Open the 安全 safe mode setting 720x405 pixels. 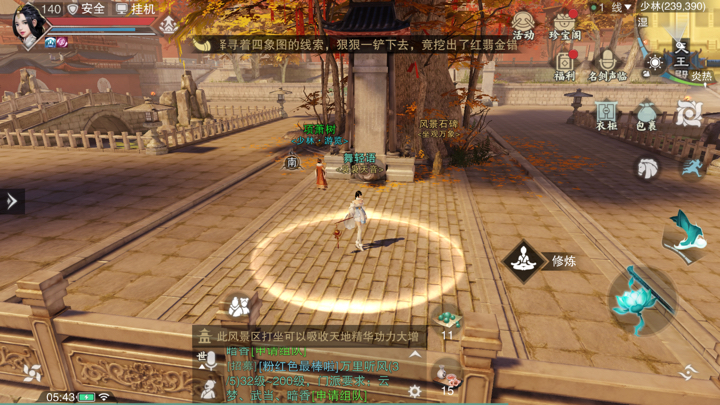pos(86,9)
